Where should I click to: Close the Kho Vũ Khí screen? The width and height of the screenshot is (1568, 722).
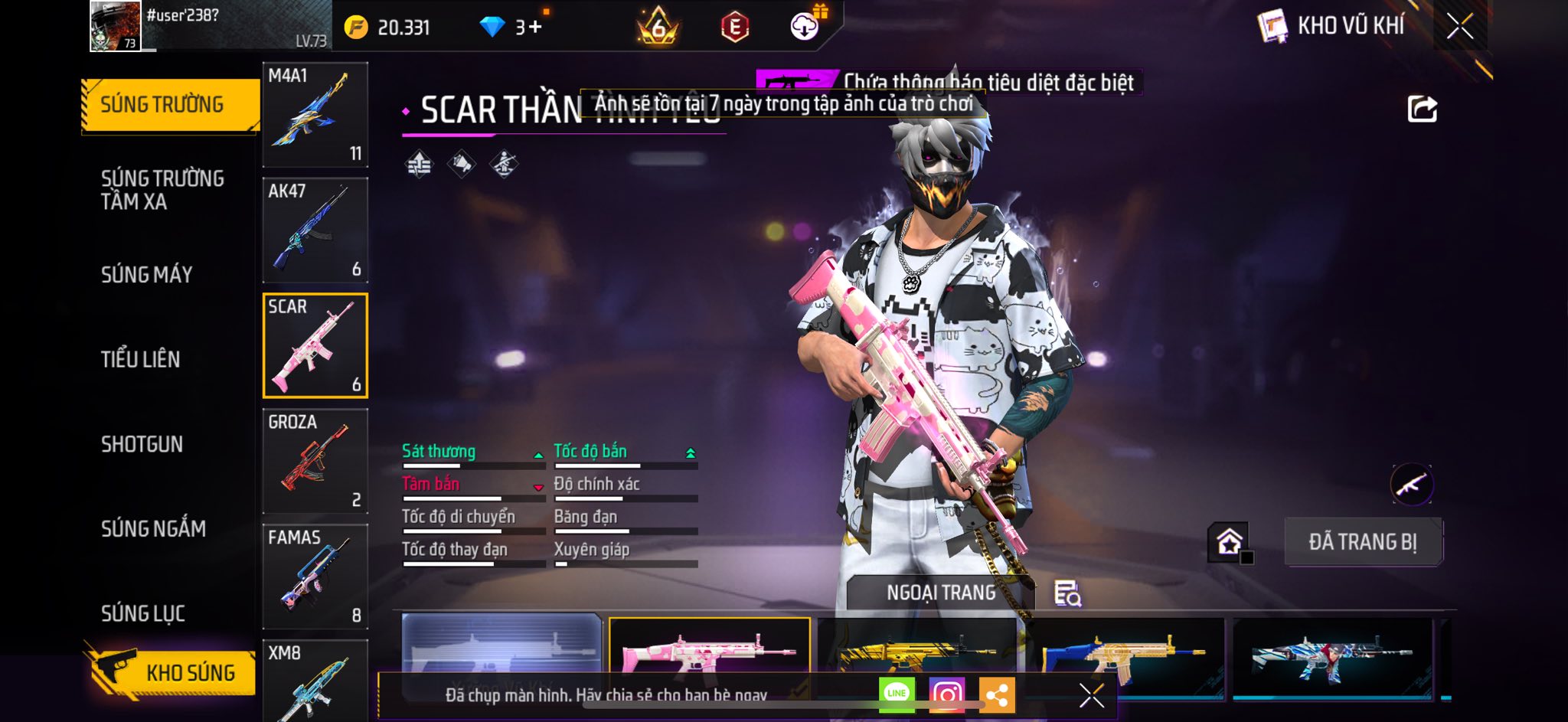[1459, 27]
